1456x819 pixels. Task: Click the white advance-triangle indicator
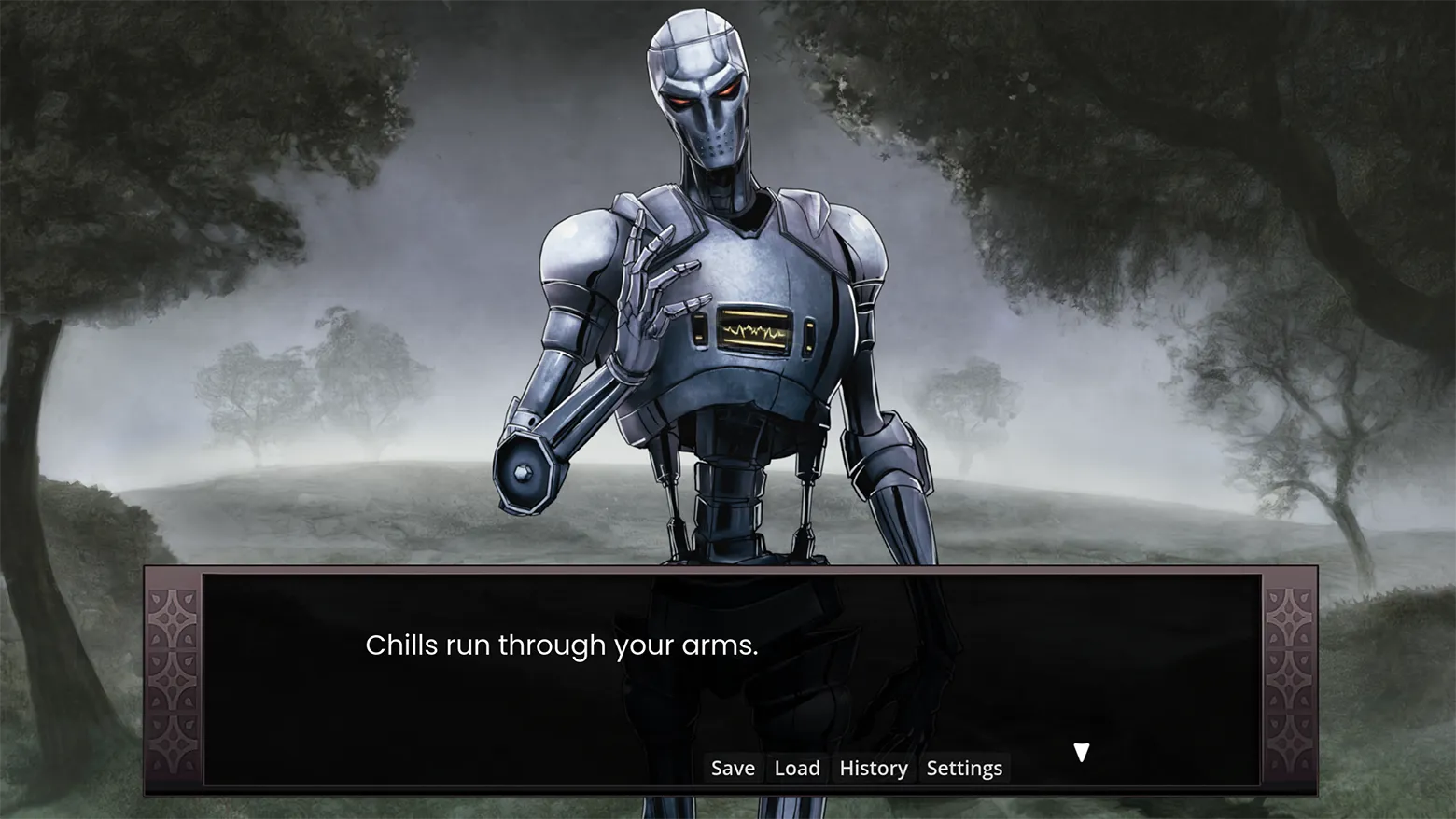tap(1082, 751)
